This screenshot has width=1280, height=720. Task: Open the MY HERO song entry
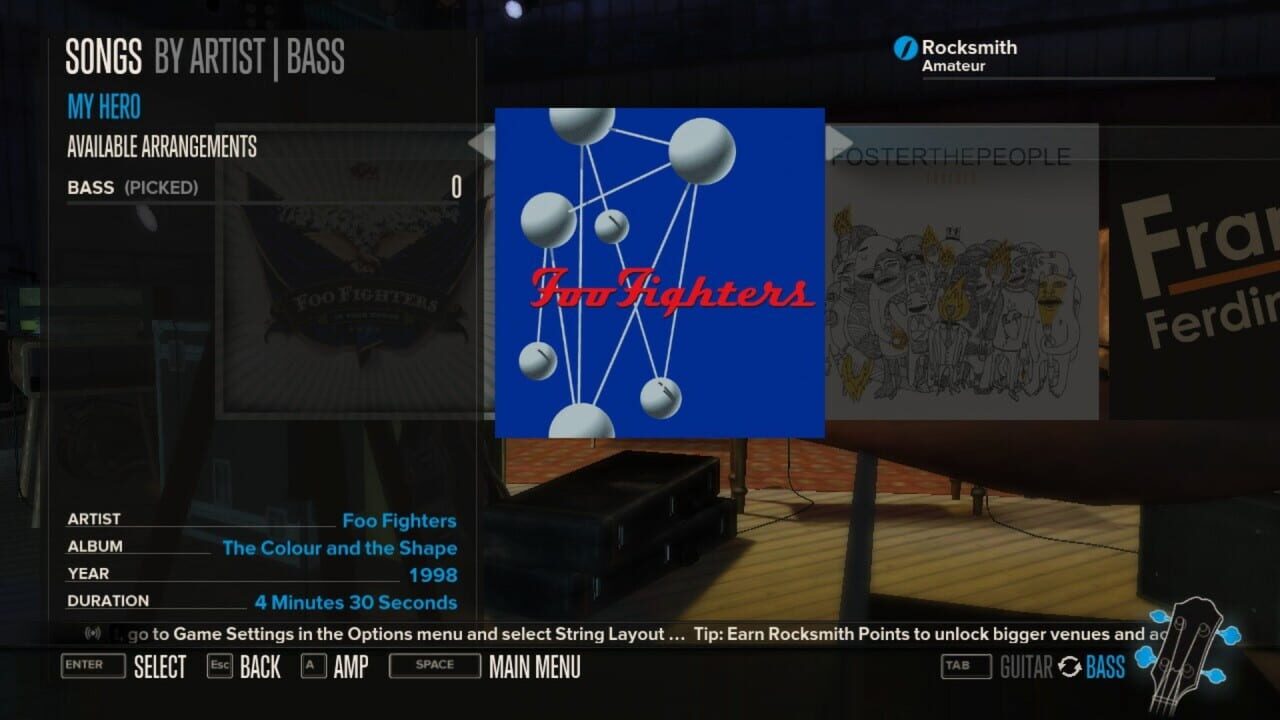point(104,107)
